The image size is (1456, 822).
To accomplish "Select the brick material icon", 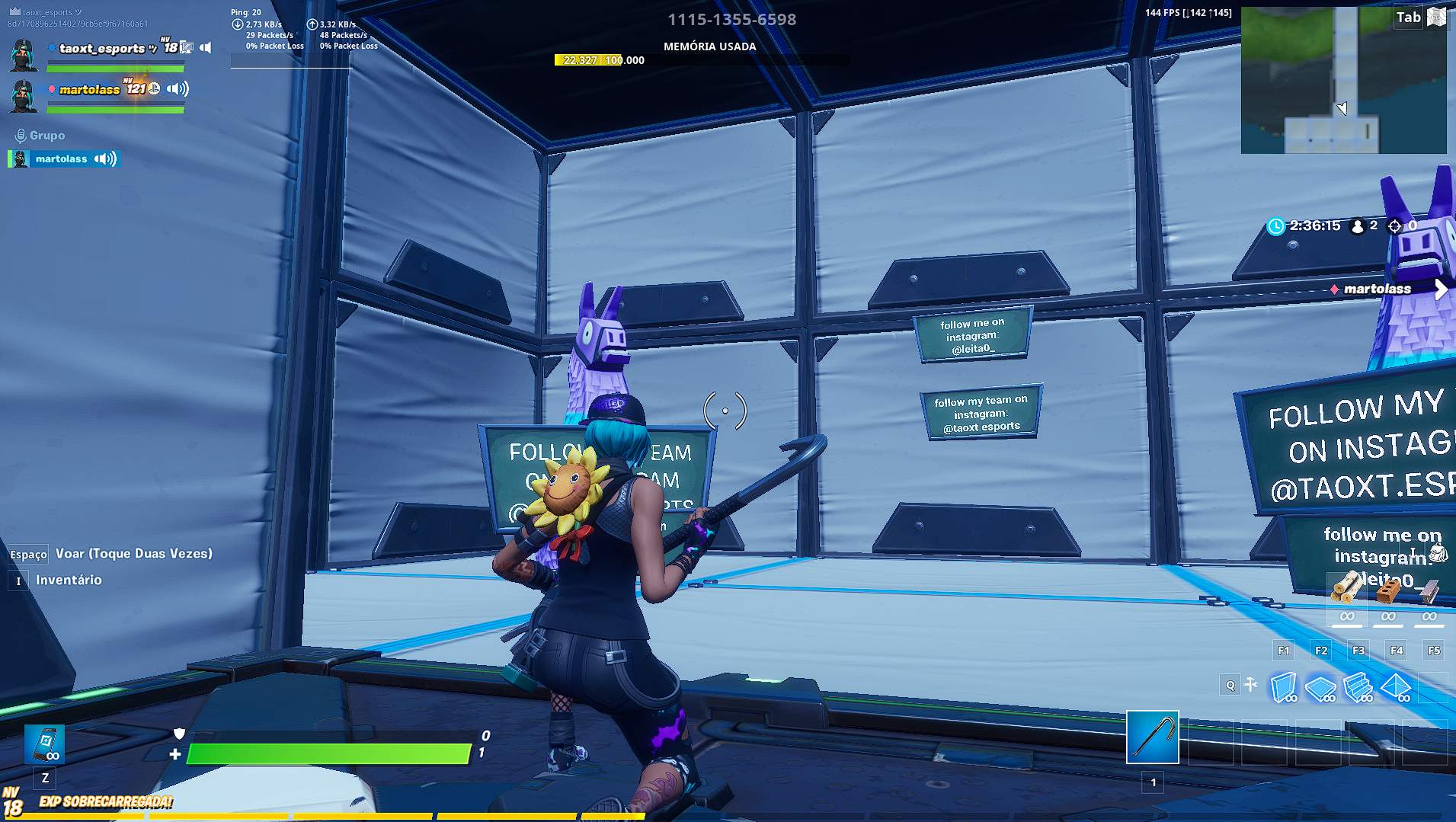I will [x=1387, y=591].
